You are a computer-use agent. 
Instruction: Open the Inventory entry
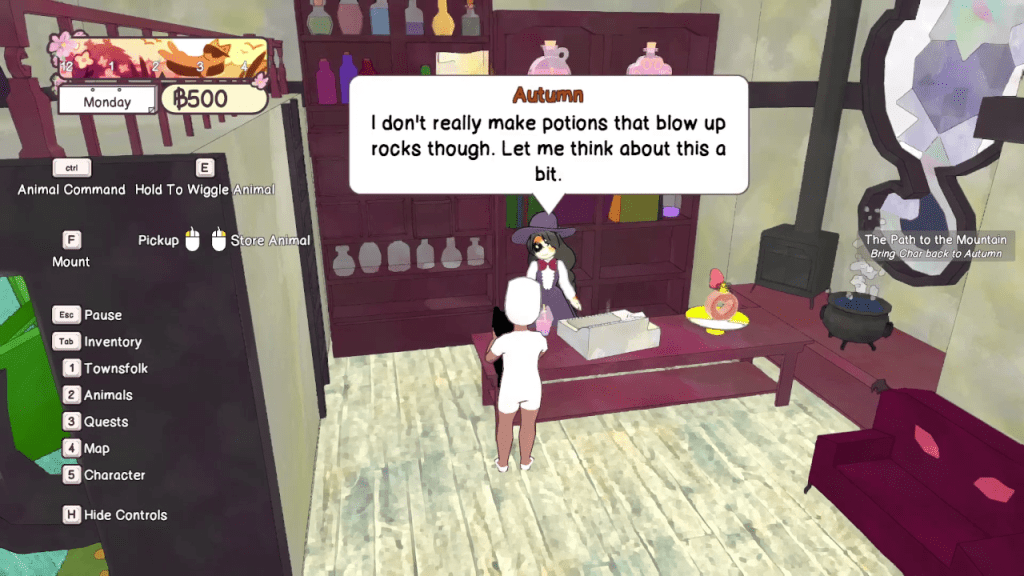click(112, 342)
